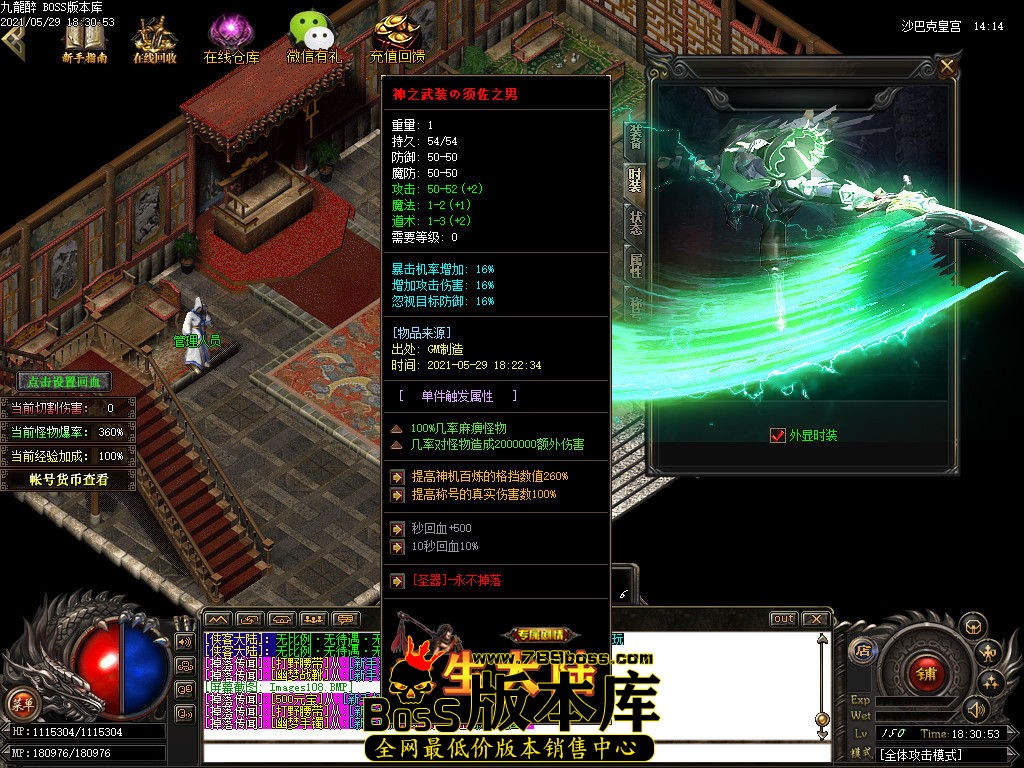Open the 在线仓库 online warehouse
The image size is (1024, 768).
coord(231,38)
